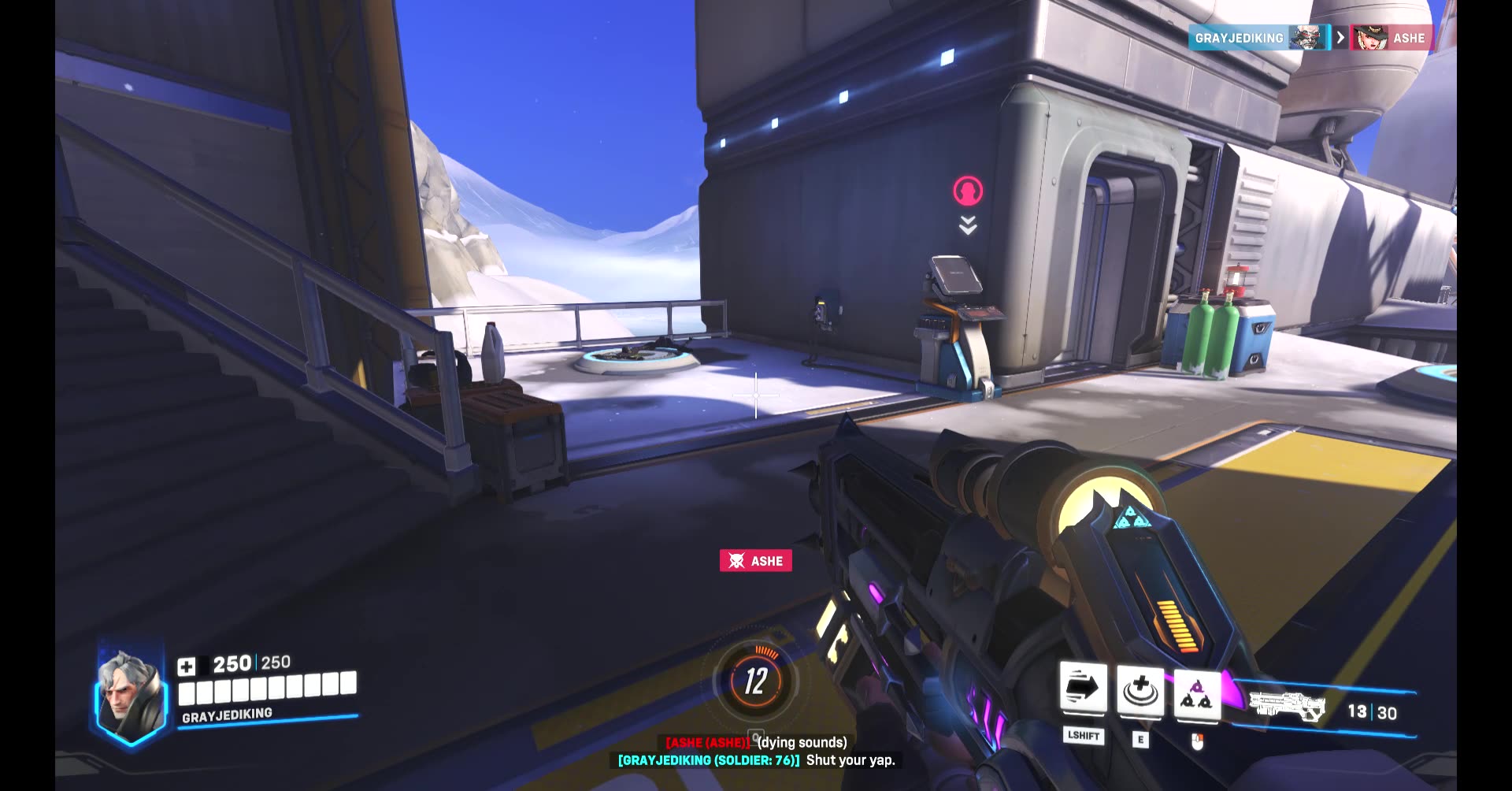The width and height of the screenshot is (1512, 791).
Task: Expand the double chevron below the headset ping
Action: (966, 227)
